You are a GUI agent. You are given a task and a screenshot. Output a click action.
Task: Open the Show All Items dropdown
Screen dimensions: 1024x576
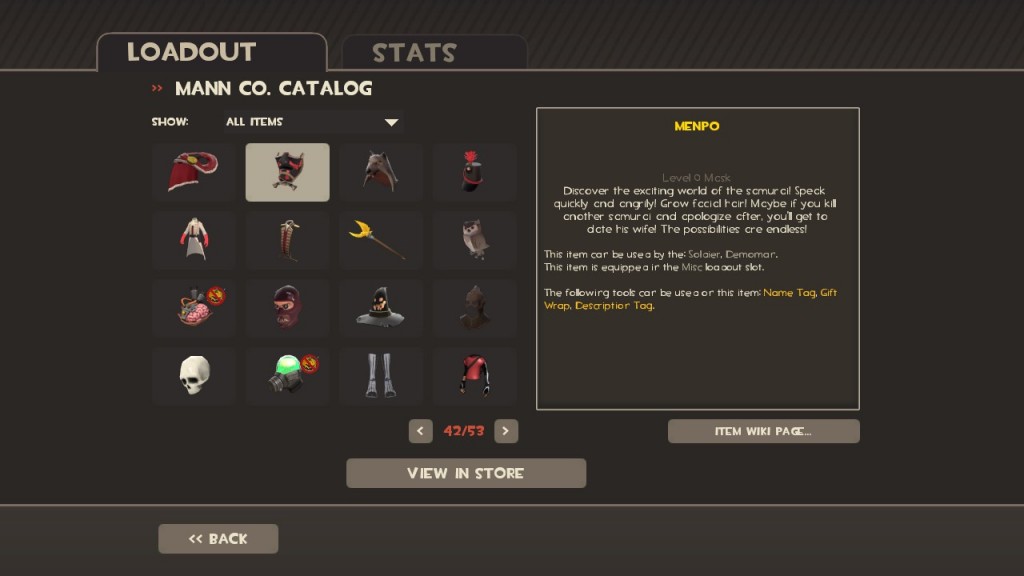pos(312,122)
